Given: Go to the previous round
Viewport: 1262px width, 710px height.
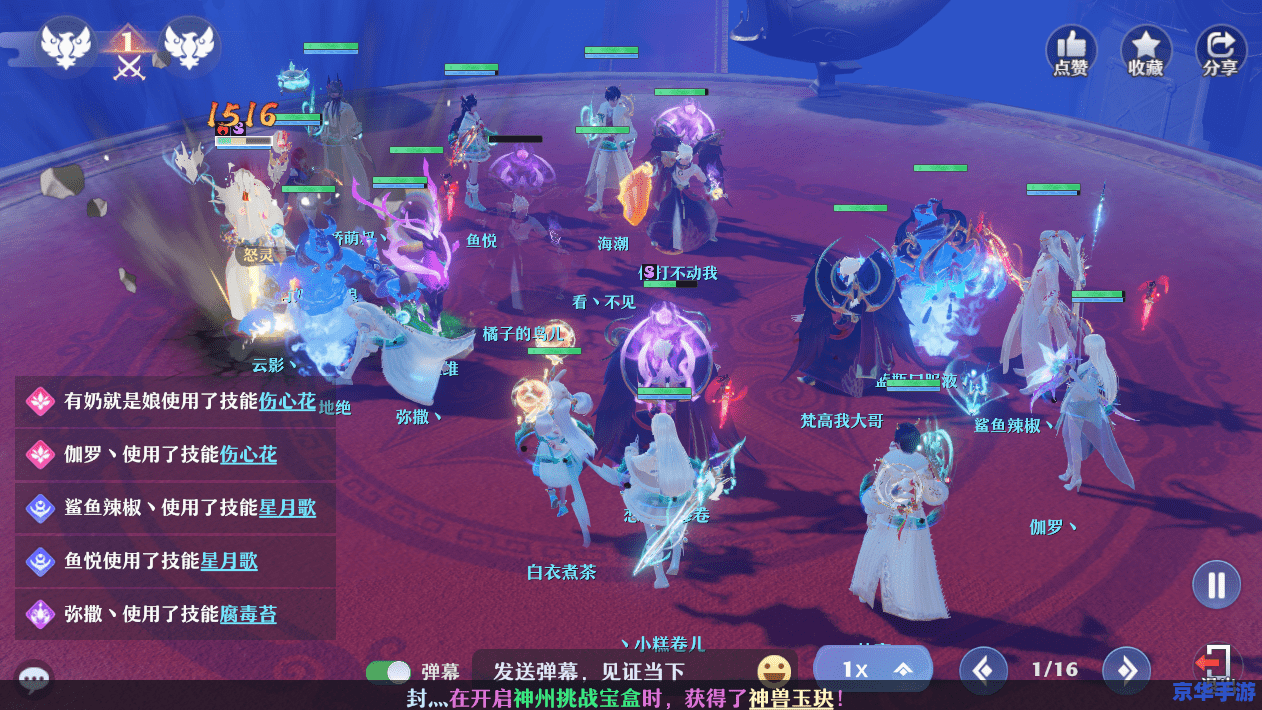Looking at the screenshot, I should pyautogui.click(x=983, y=669).
